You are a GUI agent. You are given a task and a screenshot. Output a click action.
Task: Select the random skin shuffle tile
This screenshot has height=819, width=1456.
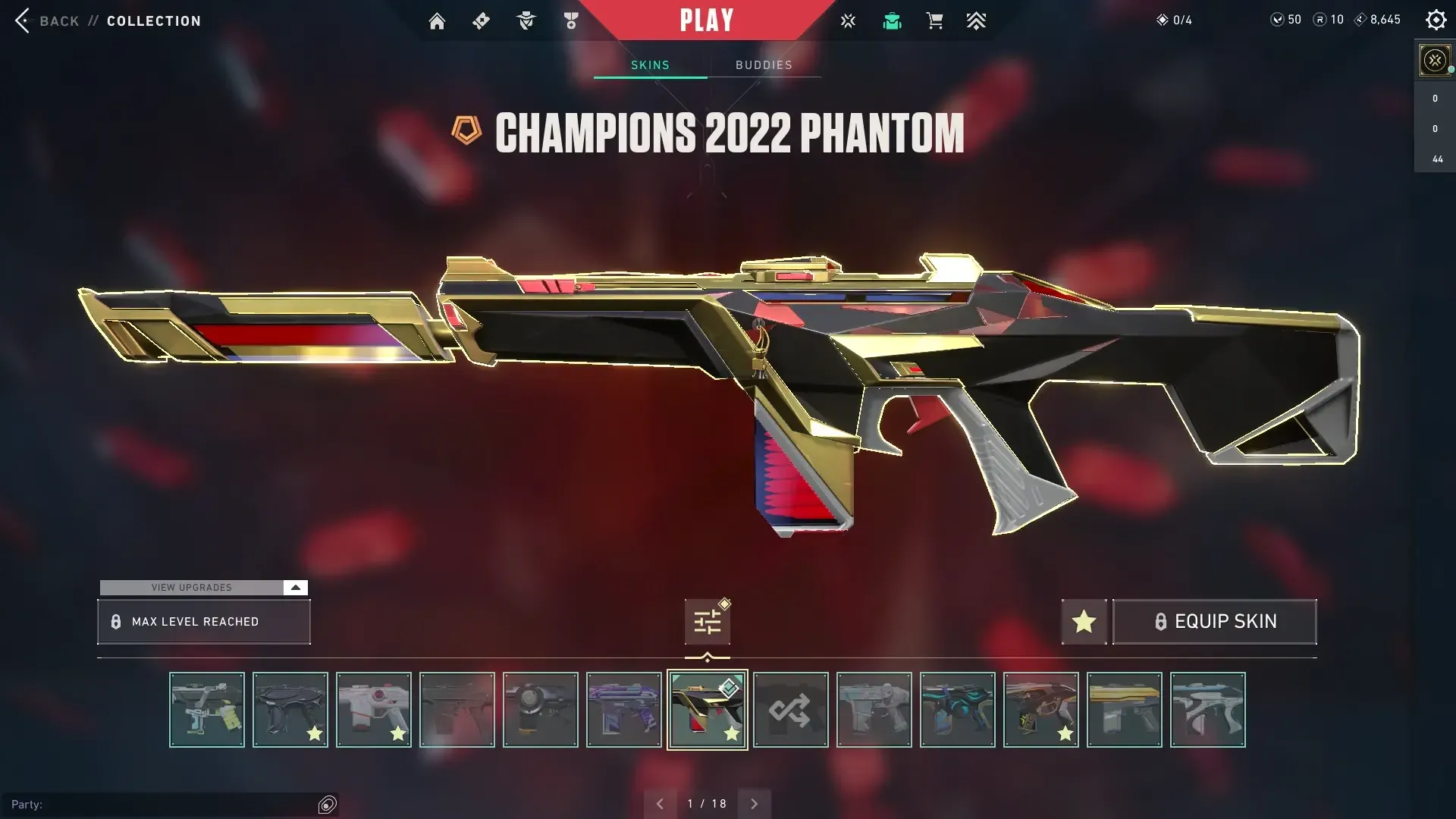[x=790, y=710]
